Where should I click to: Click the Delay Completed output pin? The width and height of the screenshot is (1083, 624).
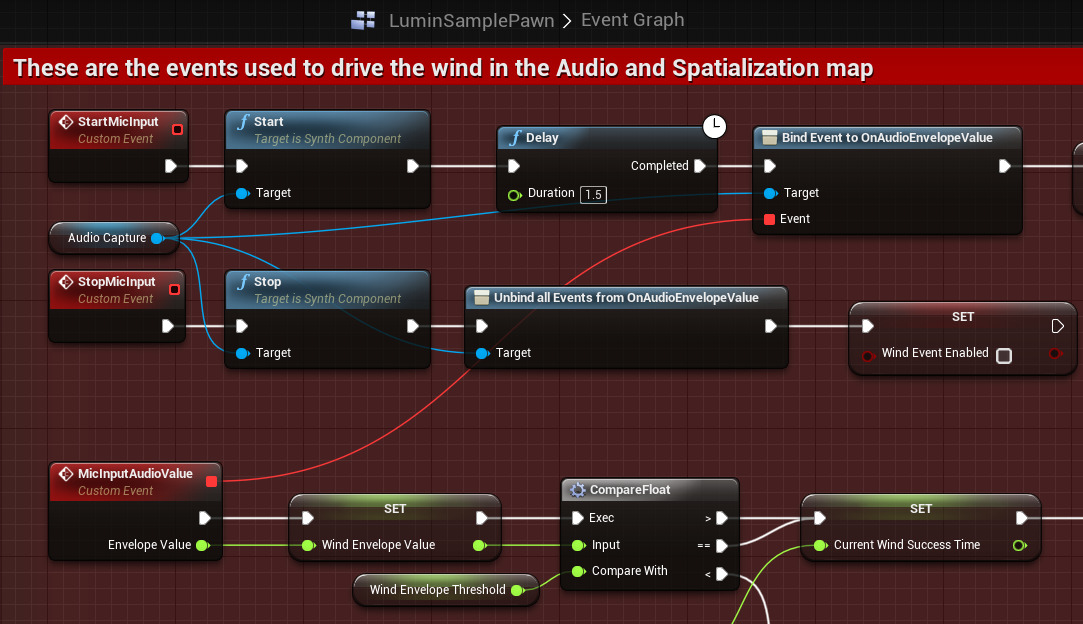click(700, 166)
